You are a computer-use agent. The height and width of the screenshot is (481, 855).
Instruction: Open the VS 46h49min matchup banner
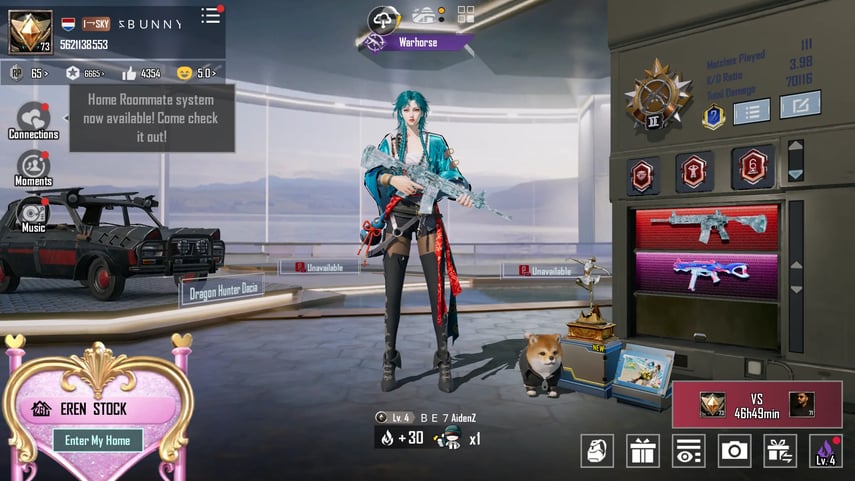click(756, 404)
